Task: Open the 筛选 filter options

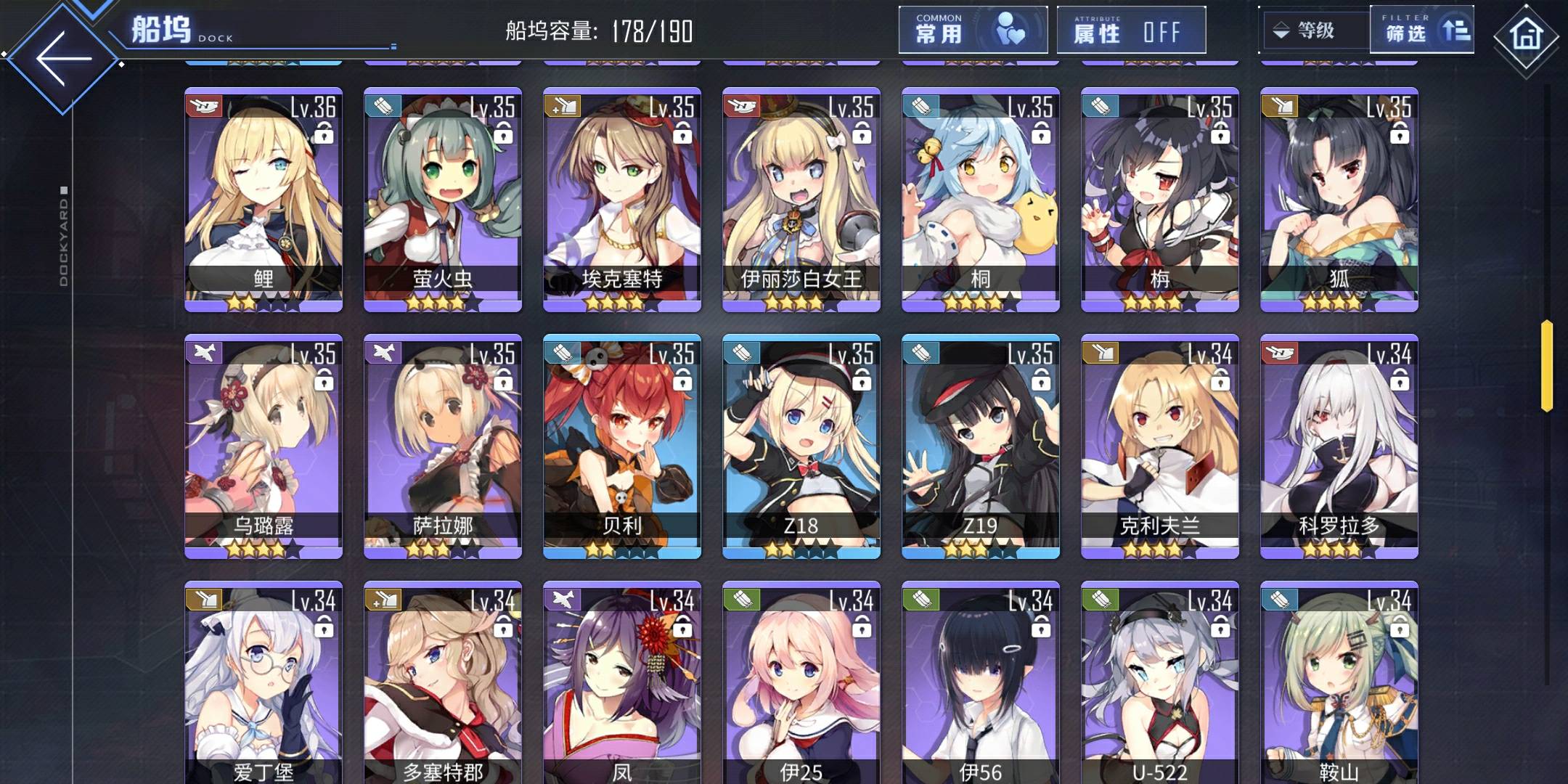Action: pyautogui.click(x=1421, y=30)
